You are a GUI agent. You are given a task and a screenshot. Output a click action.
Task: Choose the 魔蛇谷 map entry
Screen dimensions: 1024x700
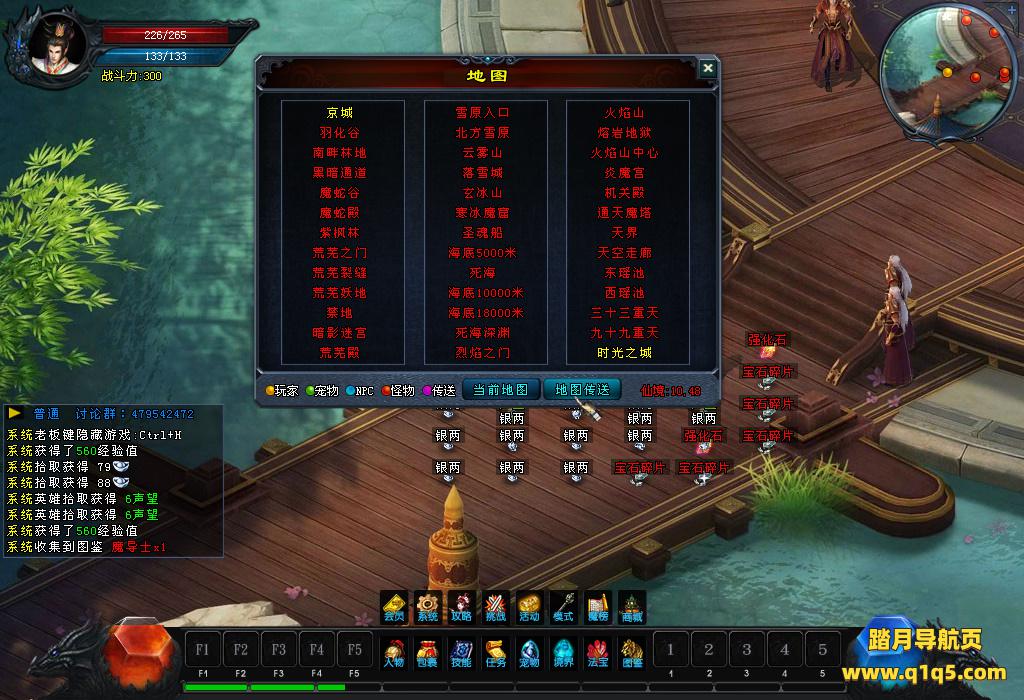coord(339,193)
